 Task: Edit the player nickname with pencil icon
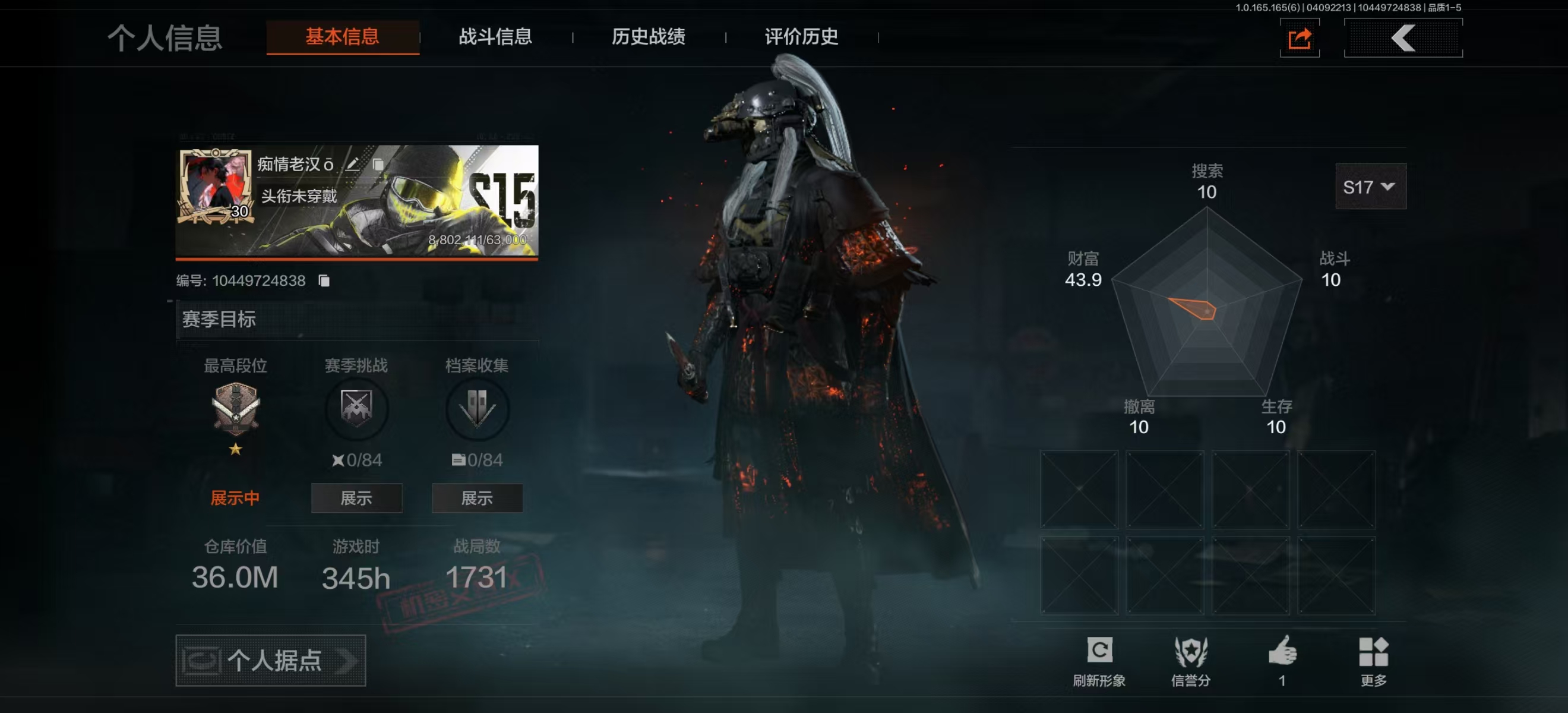(x=352, y=164)
